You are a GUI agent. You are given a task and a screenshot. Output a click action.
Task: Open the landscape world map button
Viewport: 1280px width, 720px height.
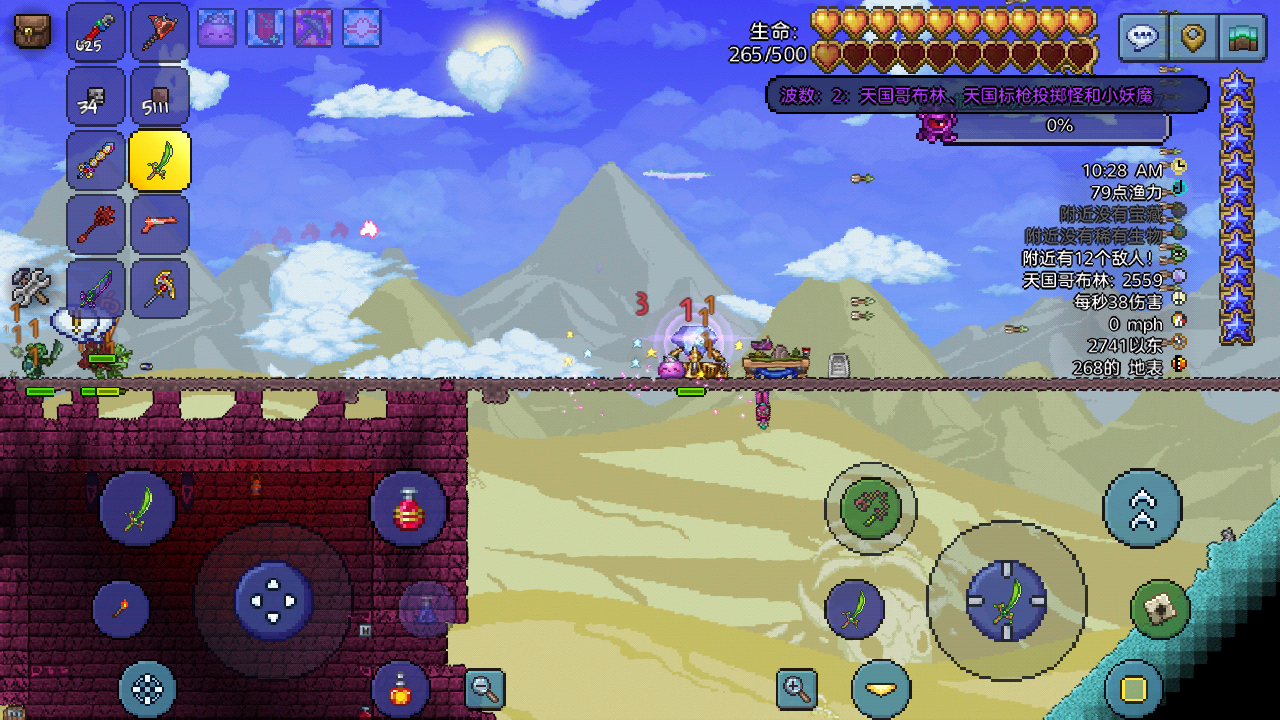(x=1243, y=39)
